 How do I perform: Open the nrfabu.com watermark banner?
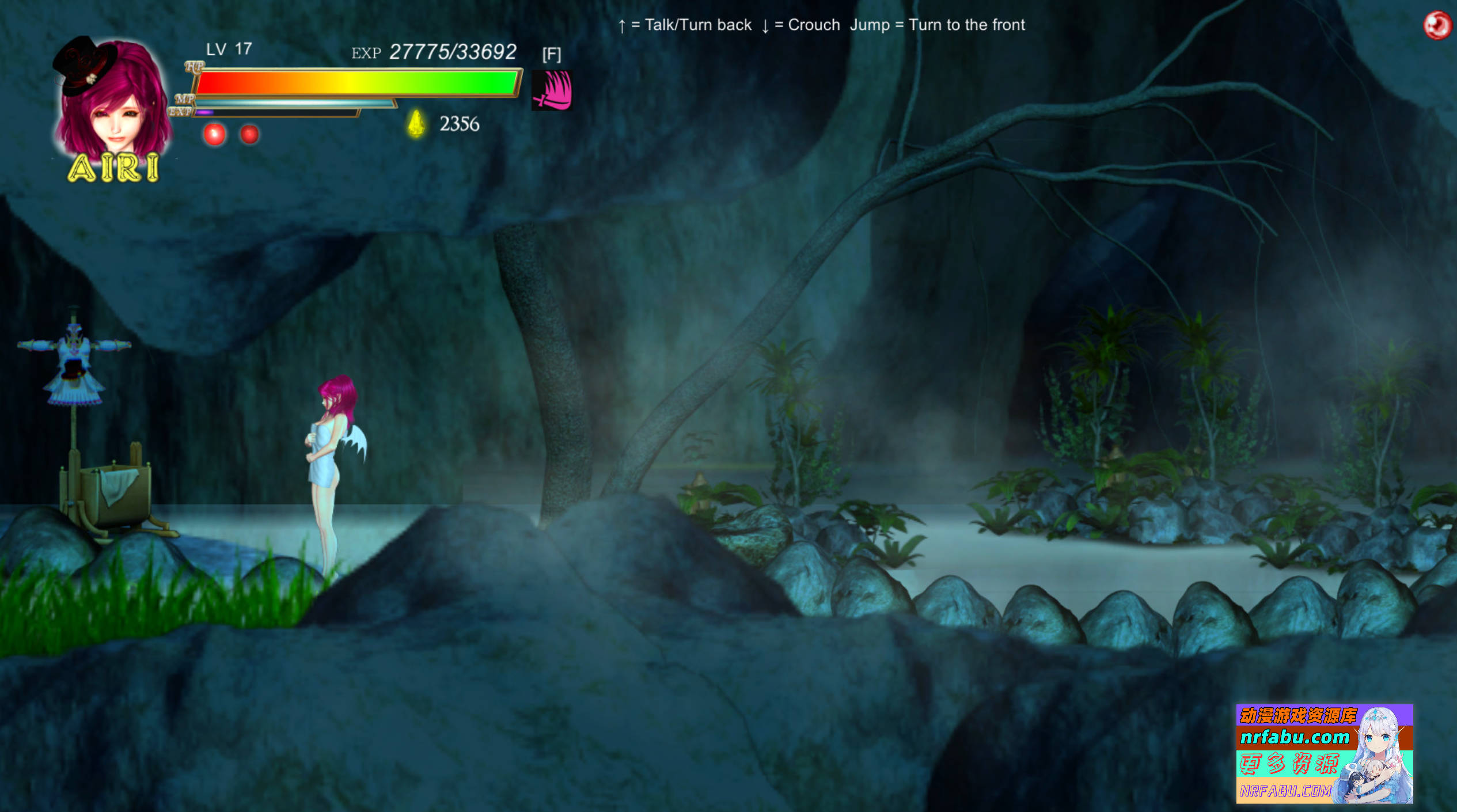pyautogui.click(x=1324, y=753)
